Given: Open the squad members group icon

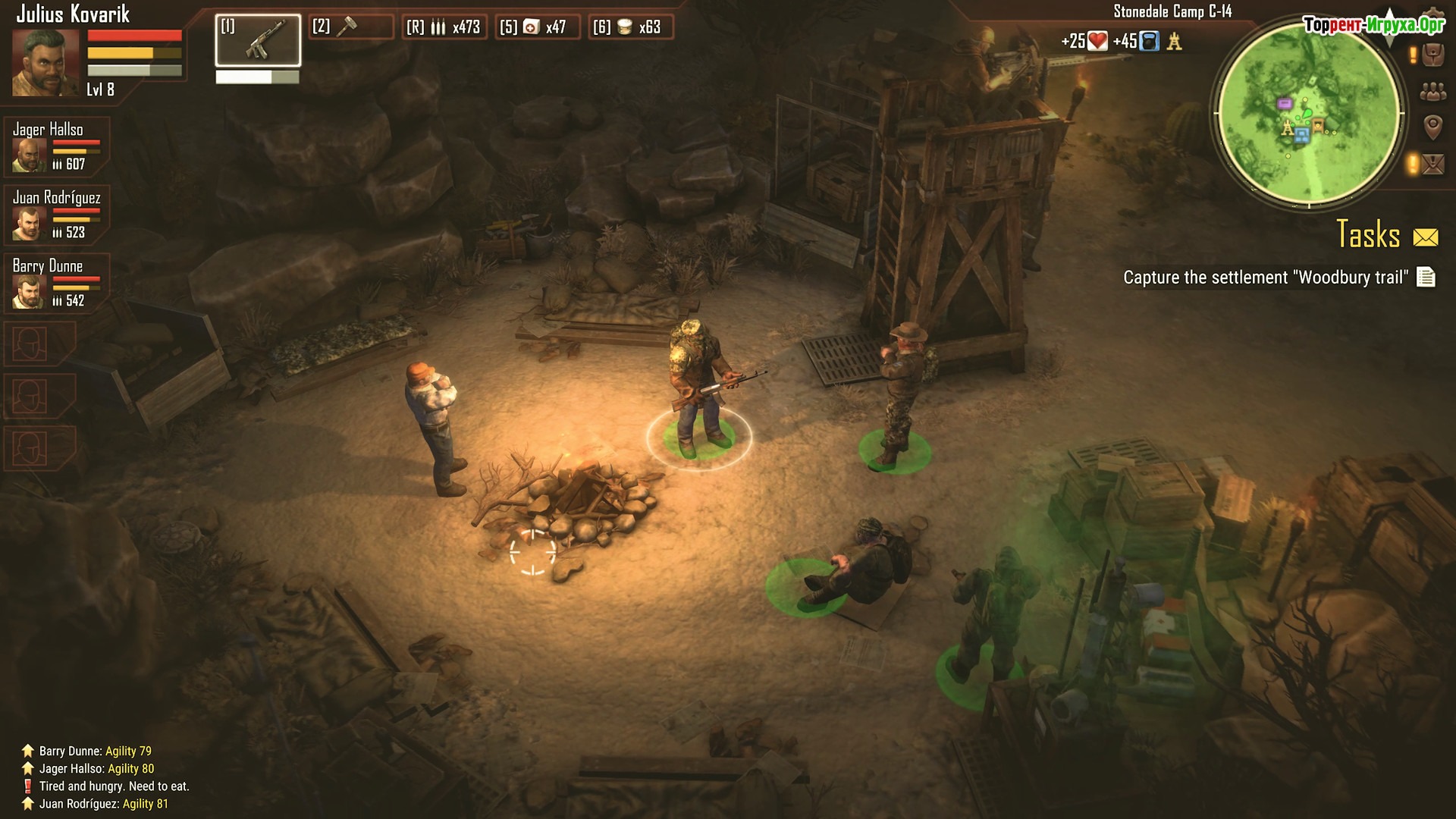Looking at the screenshot, I should click(1432, 92).
